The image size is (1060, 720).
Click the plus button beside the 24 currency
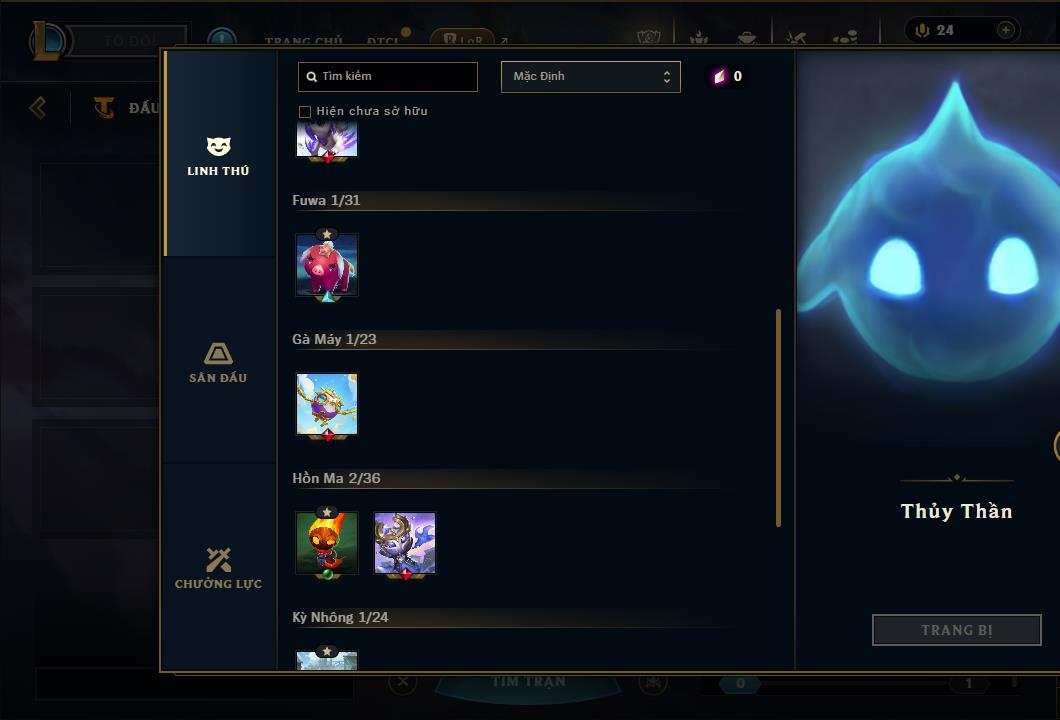[x=1006, y=30]
